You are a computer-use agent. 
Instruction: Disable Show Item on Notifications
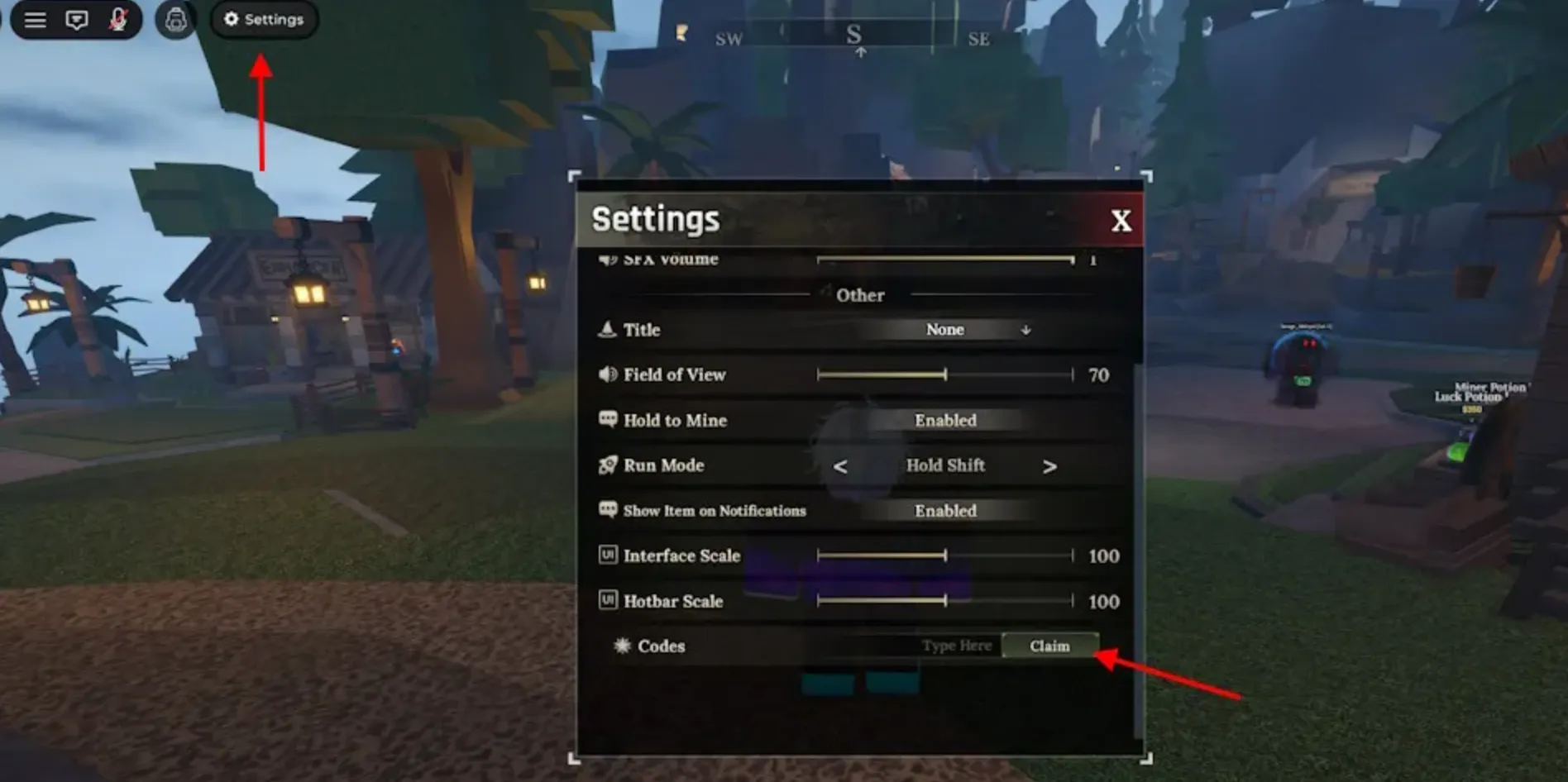pyautogui.click(x=944, y=511)
